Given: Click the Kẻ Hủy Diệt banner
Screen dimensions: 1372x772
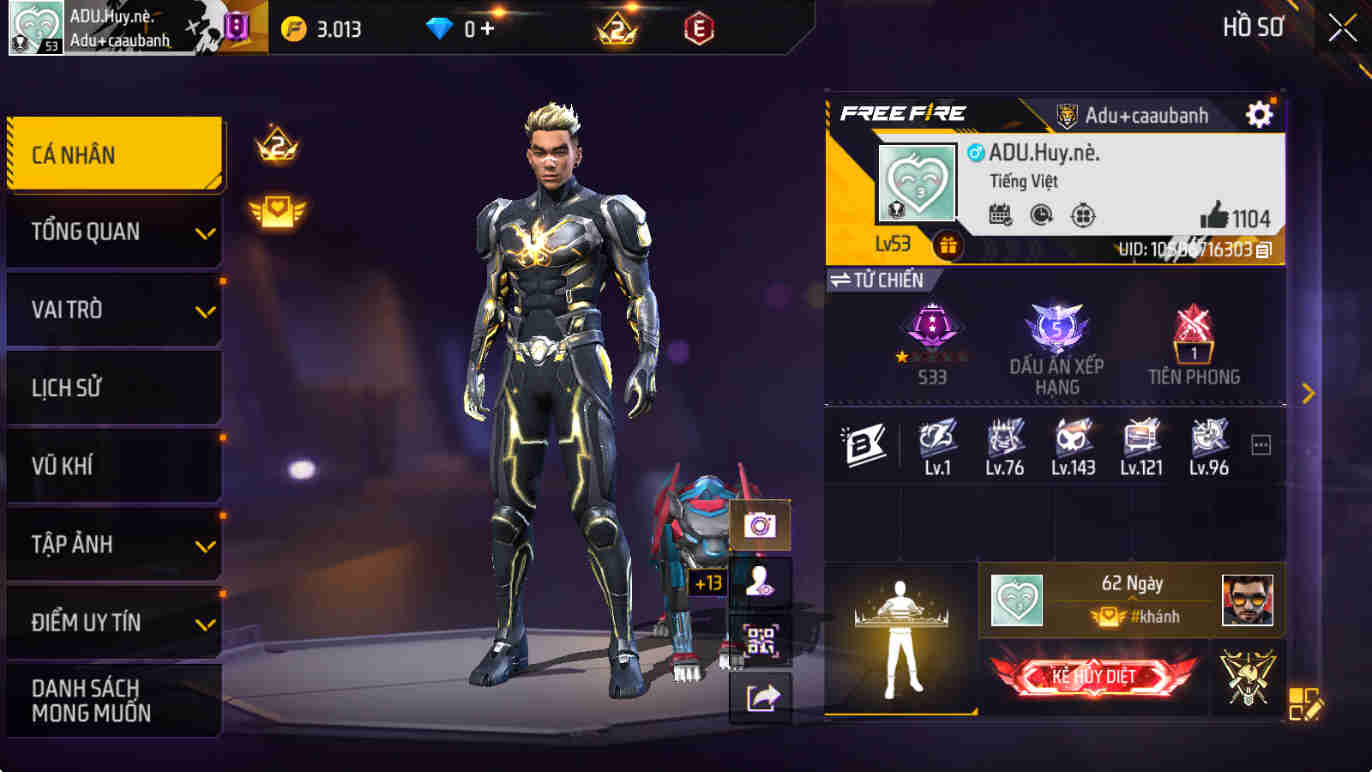Looking at the screenshot, I should 1096,675.
